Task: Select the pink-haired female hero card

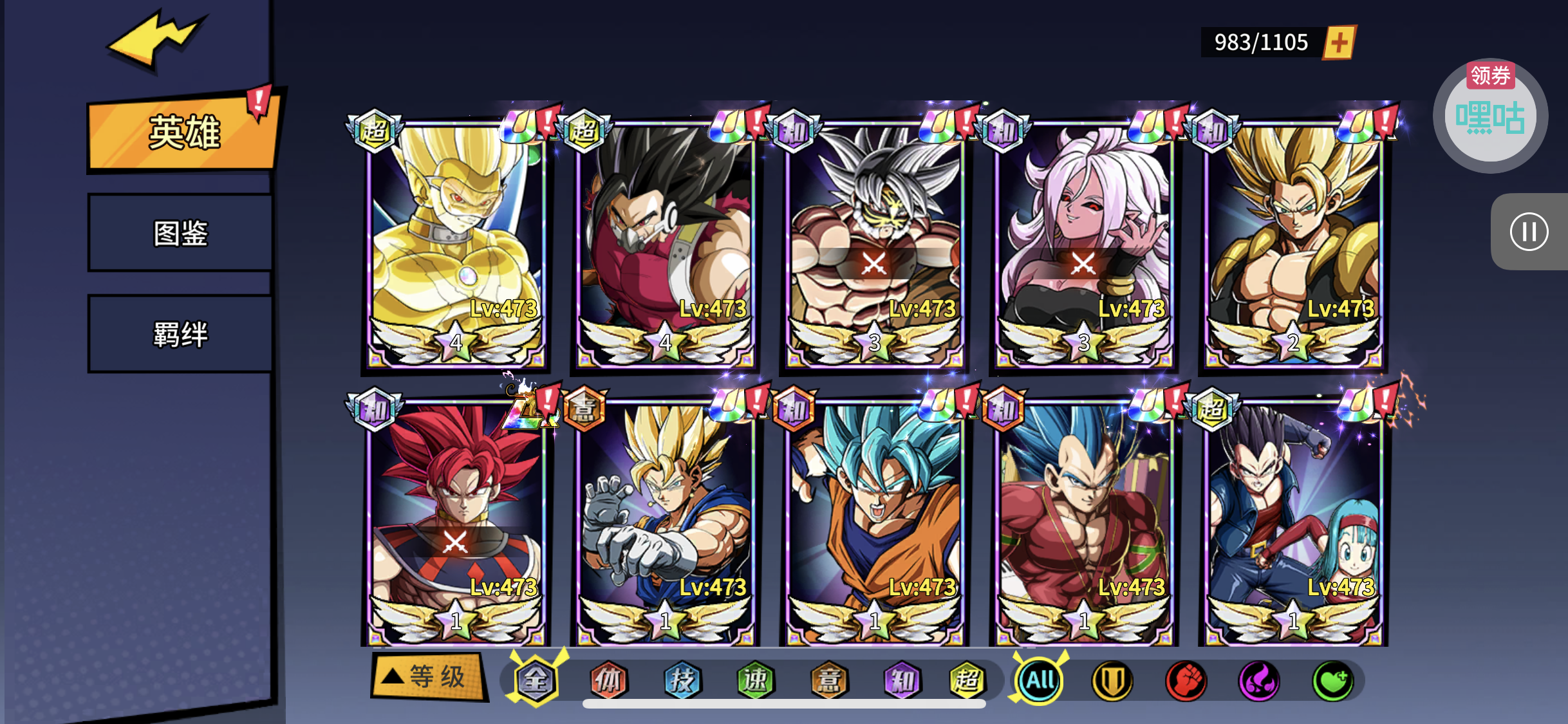Action: pyautogui.click(x=1084, y=245)
